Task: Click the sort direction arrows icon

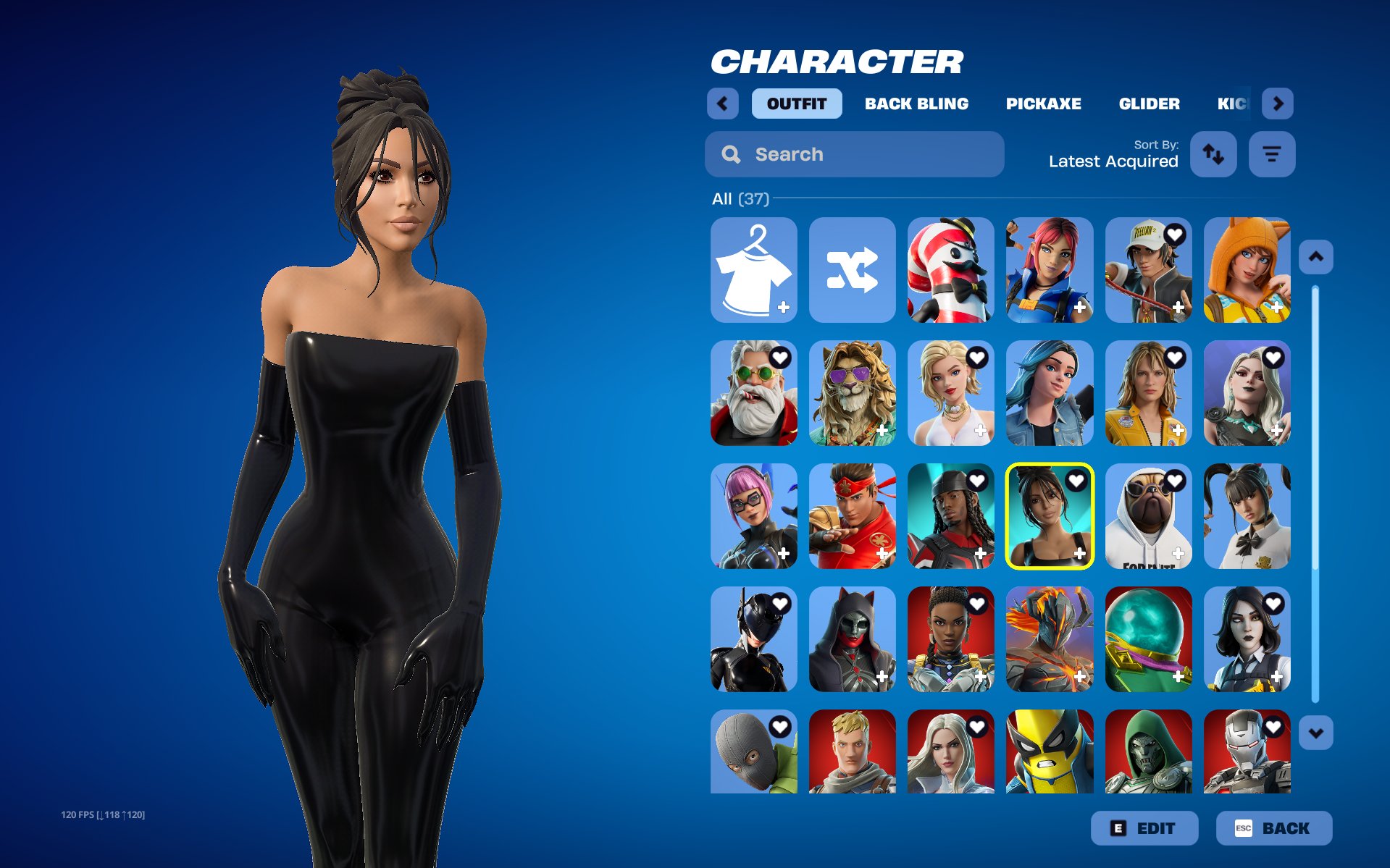Action: [x=1213, y=154]
